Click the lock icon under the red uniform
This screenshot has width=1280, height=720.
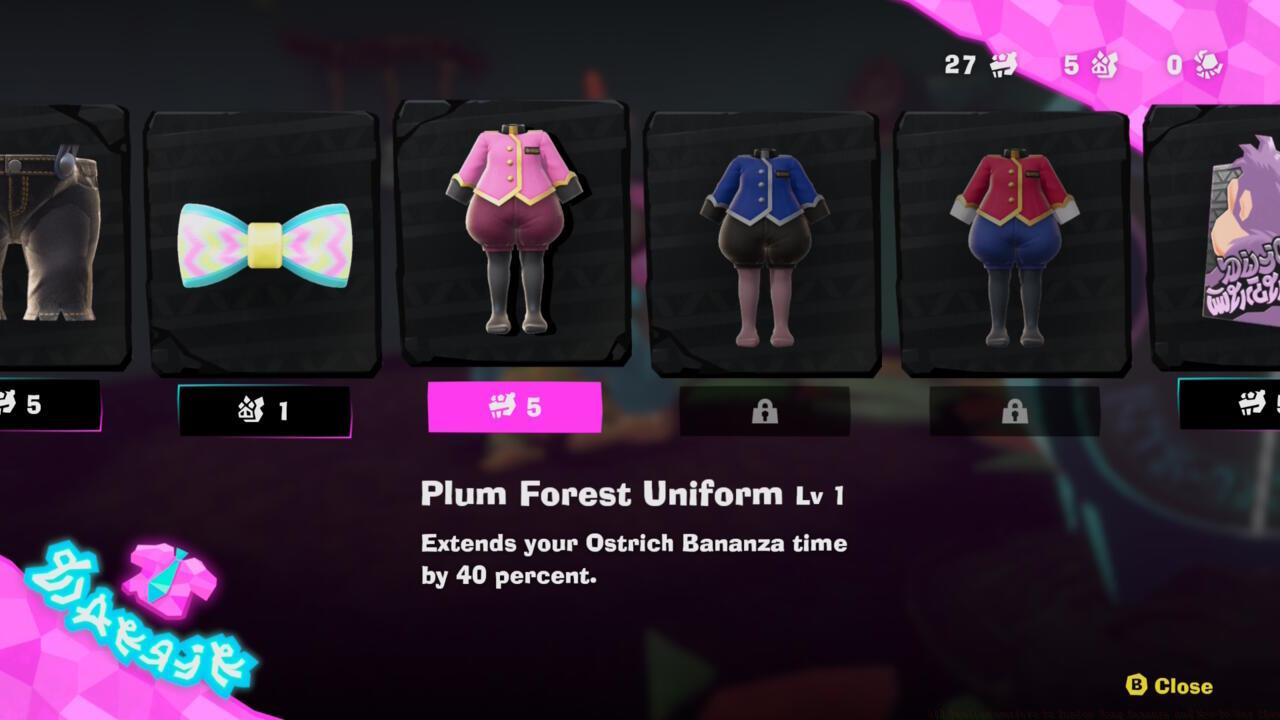coord(1017,410)
